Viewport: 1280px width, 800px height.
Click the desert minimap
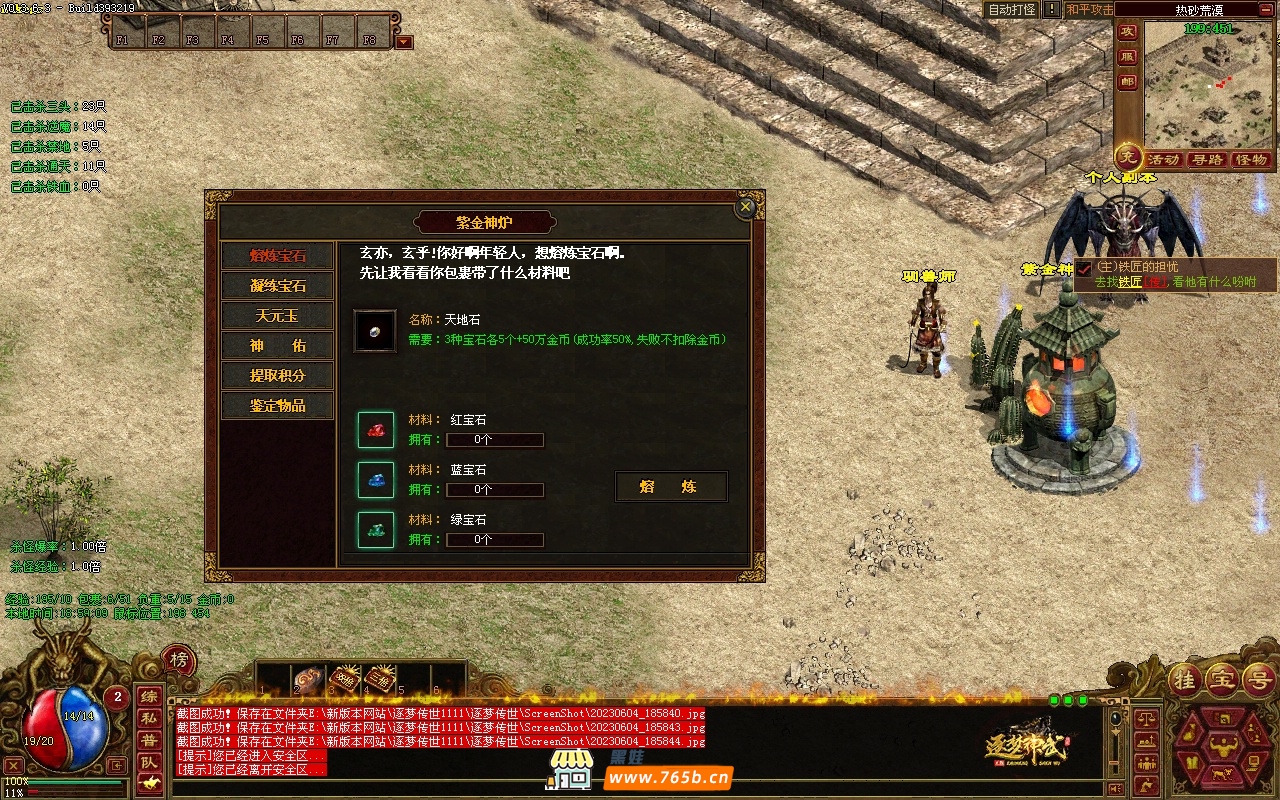coord(1208,85)
